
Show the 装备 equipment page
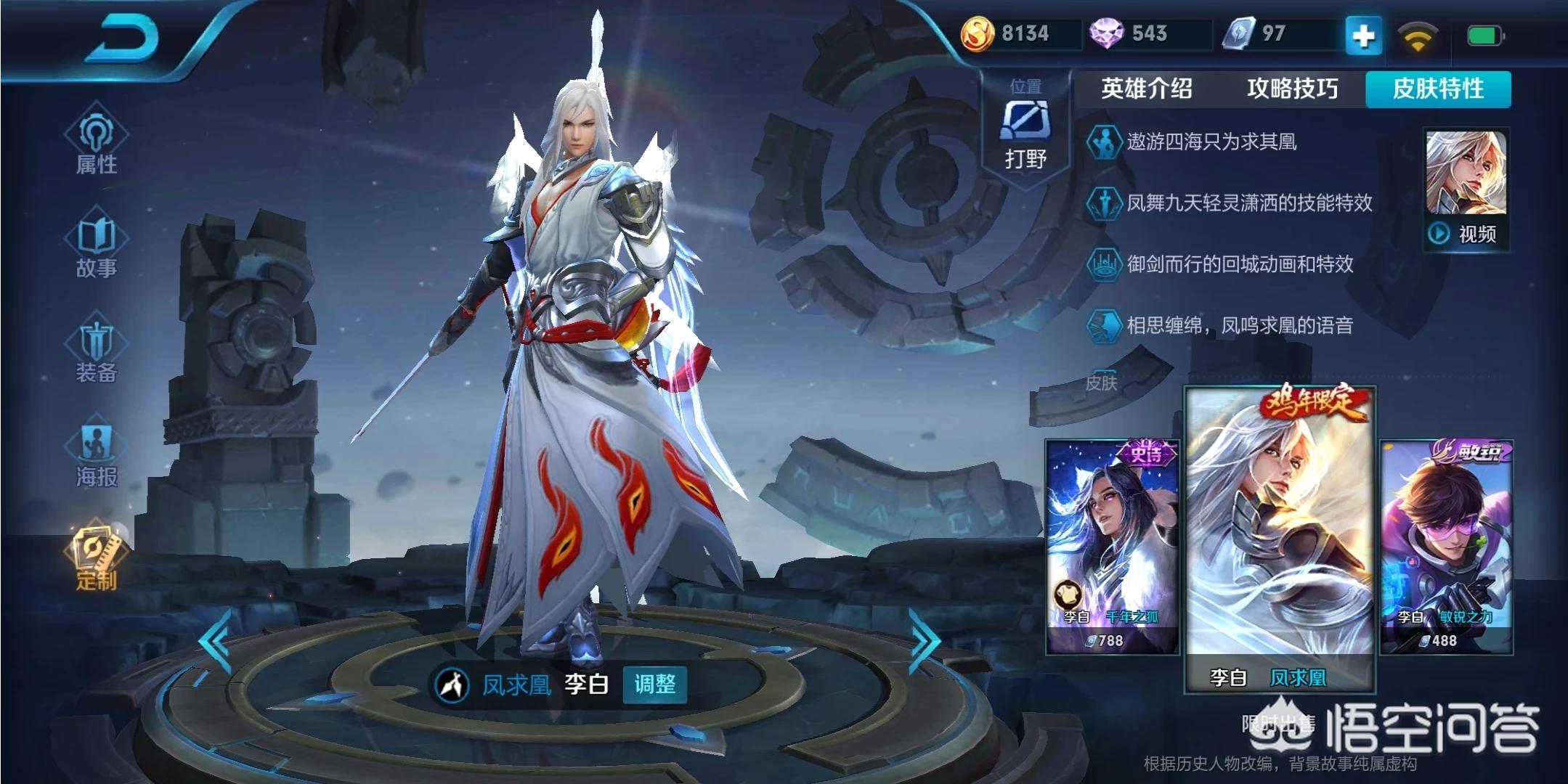(96, 351)
